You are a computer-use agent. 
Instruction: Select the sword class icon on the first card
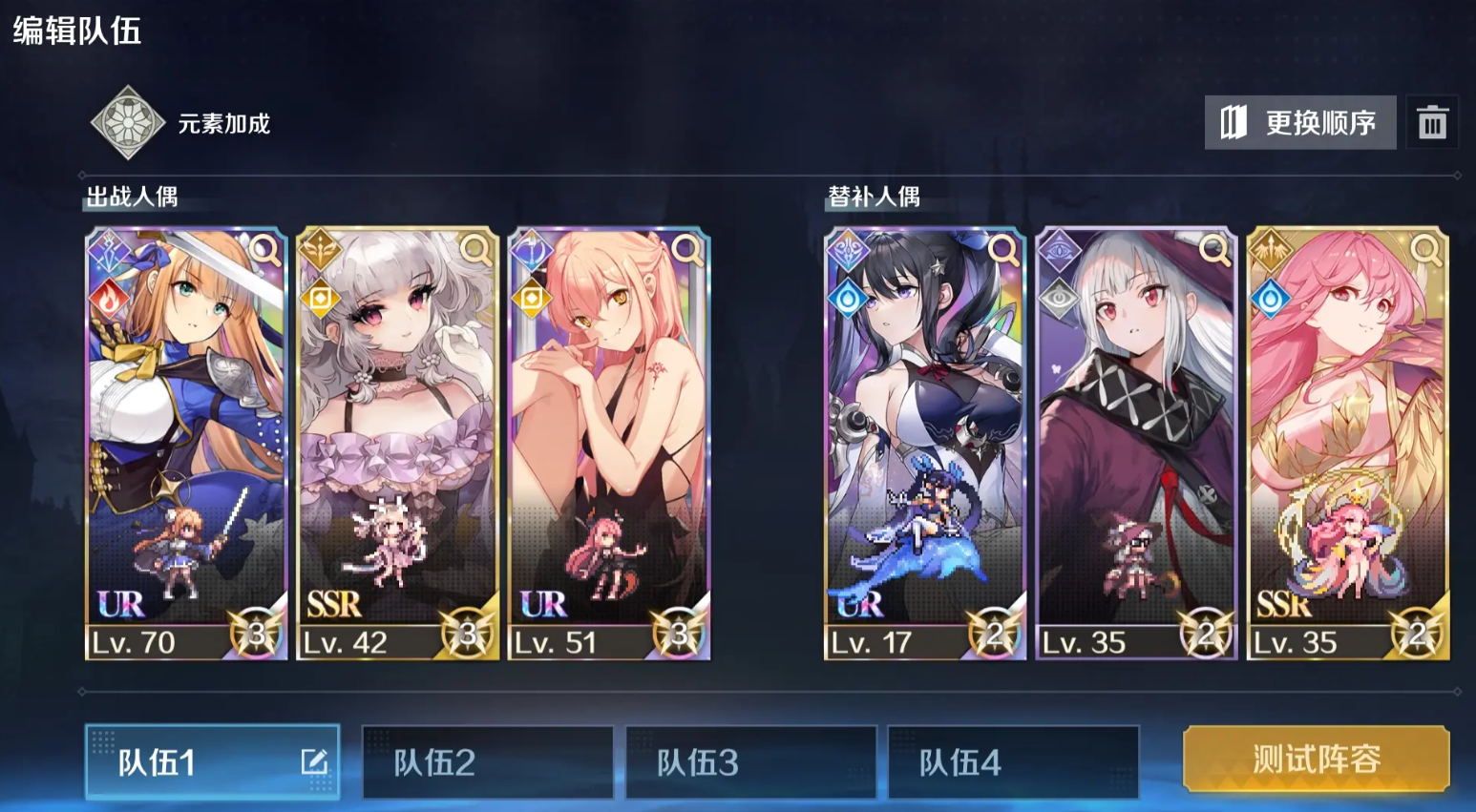coord(110,249)
